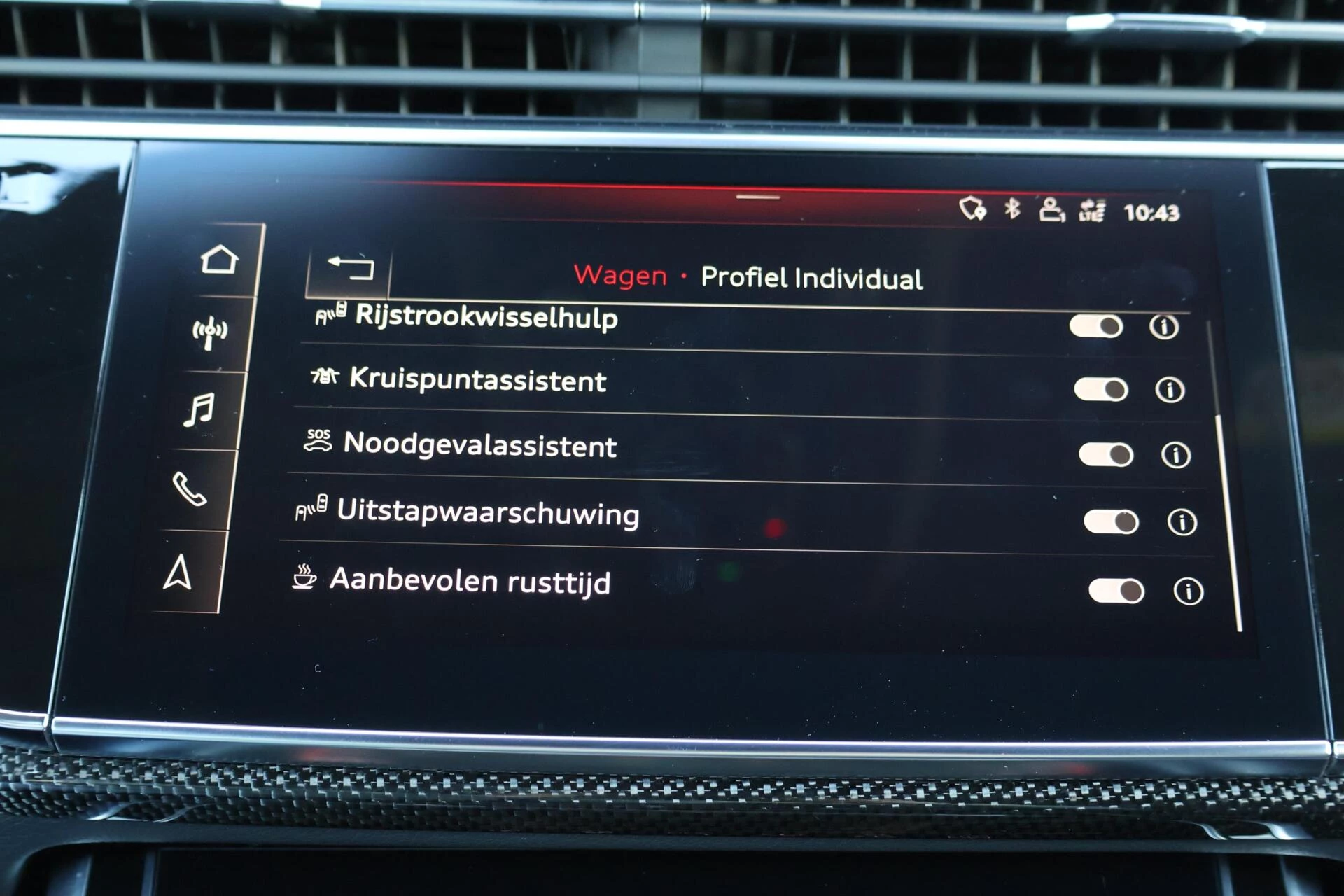Toggle Aanbevolen rusttijd off
Screen dimensions: 1344x896
(x=1115, y=591)
